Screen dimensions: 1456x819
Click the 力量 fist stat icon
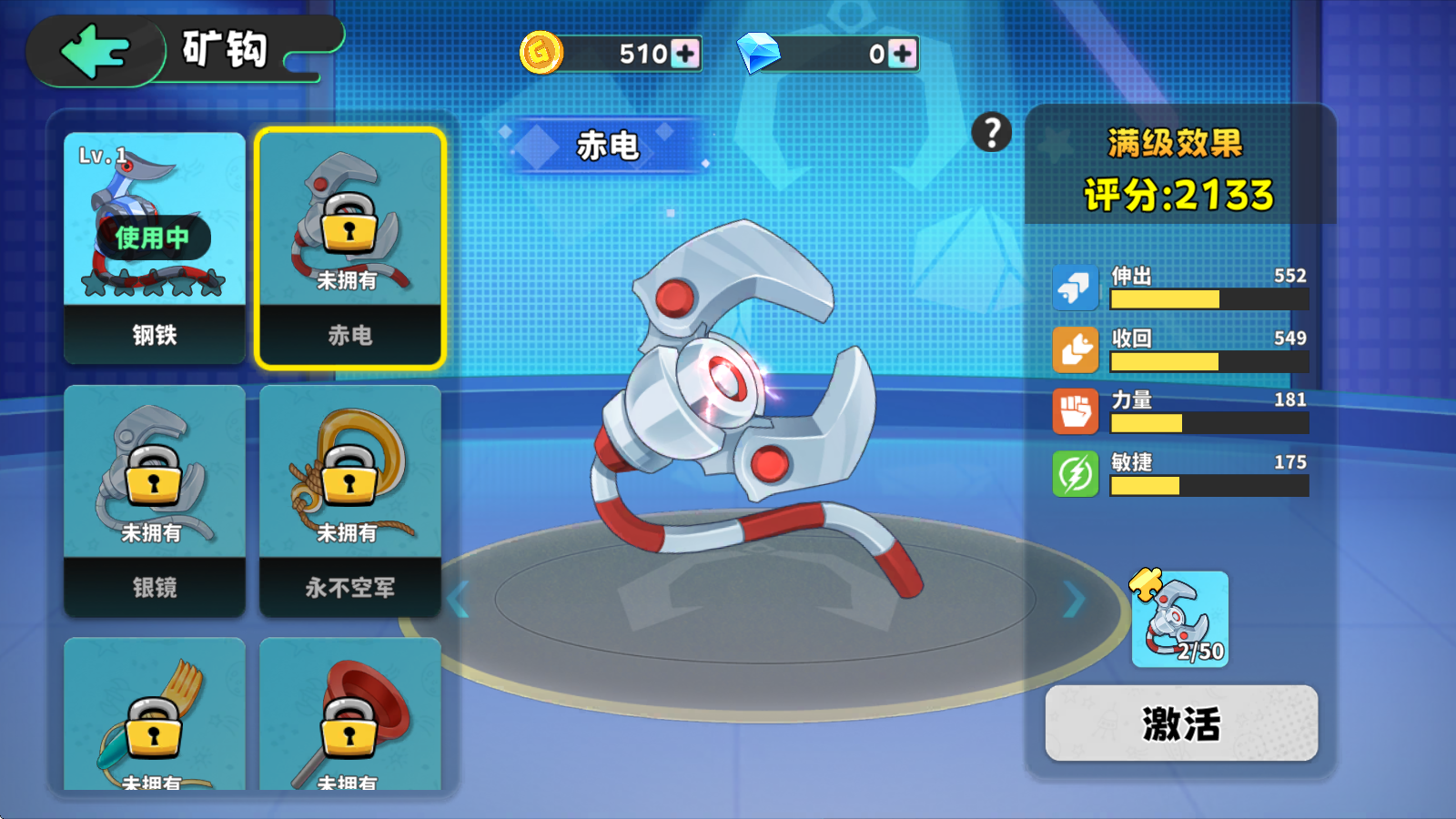click(1076, 412)
